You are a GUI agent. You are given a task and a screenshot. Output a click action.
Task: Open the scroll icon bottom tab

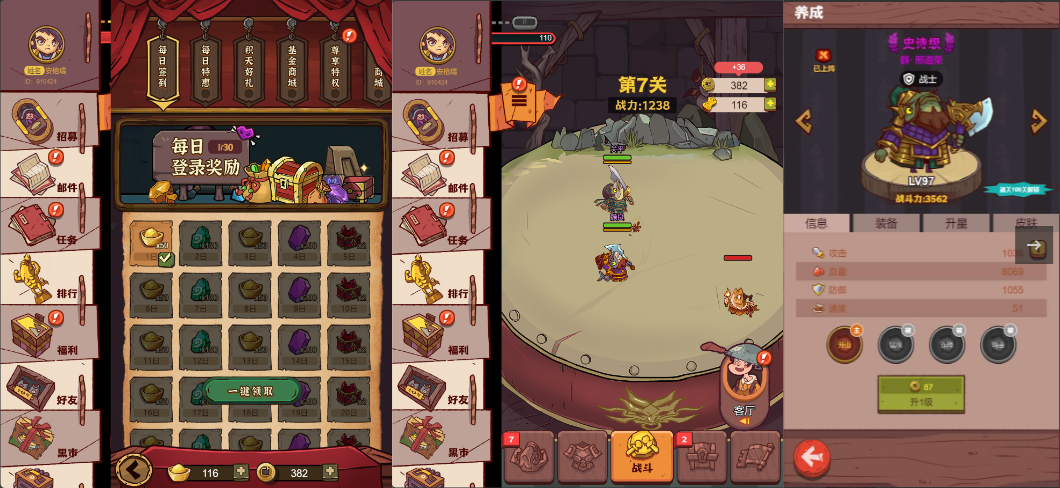(755, 457)
